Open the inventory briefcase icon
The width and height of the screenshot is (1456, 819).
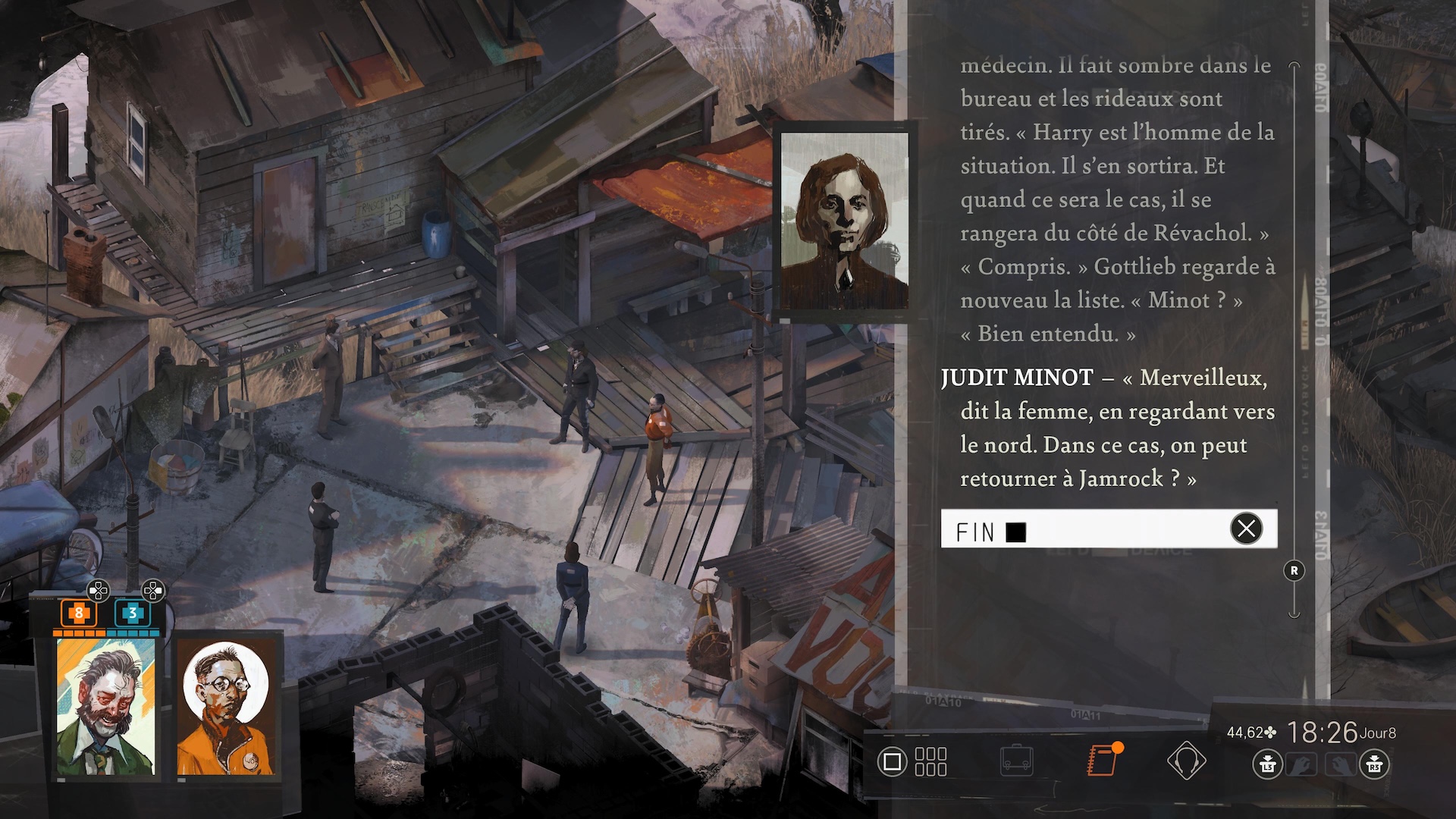click(x=1016, y=761)
